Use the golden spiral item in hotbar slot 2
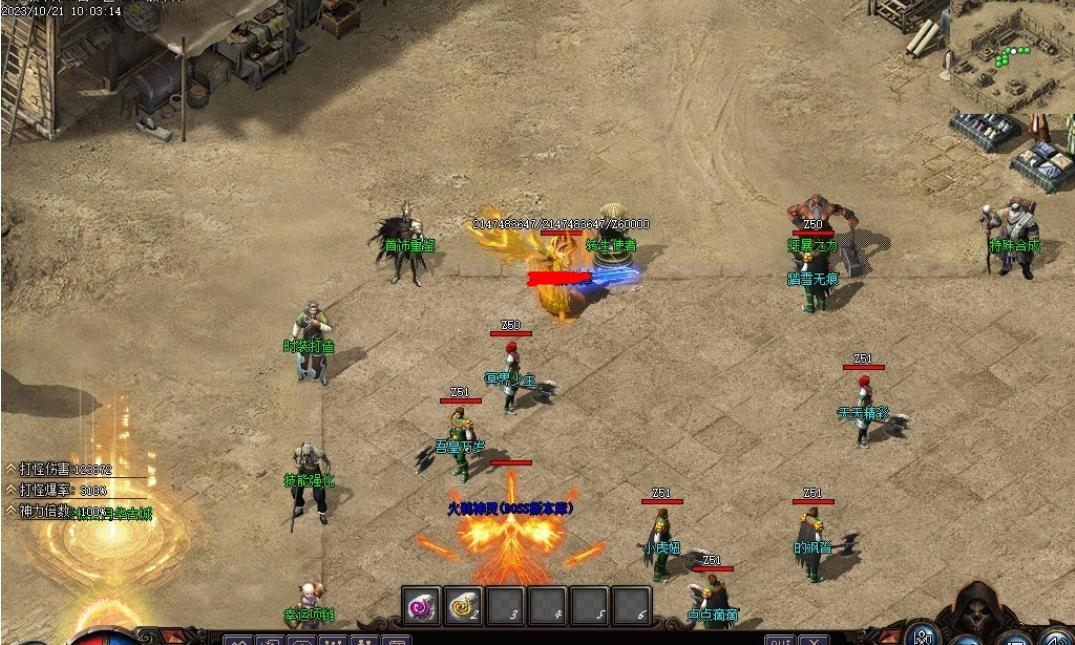The image size is (1075, 645). (x=463, y=605)
